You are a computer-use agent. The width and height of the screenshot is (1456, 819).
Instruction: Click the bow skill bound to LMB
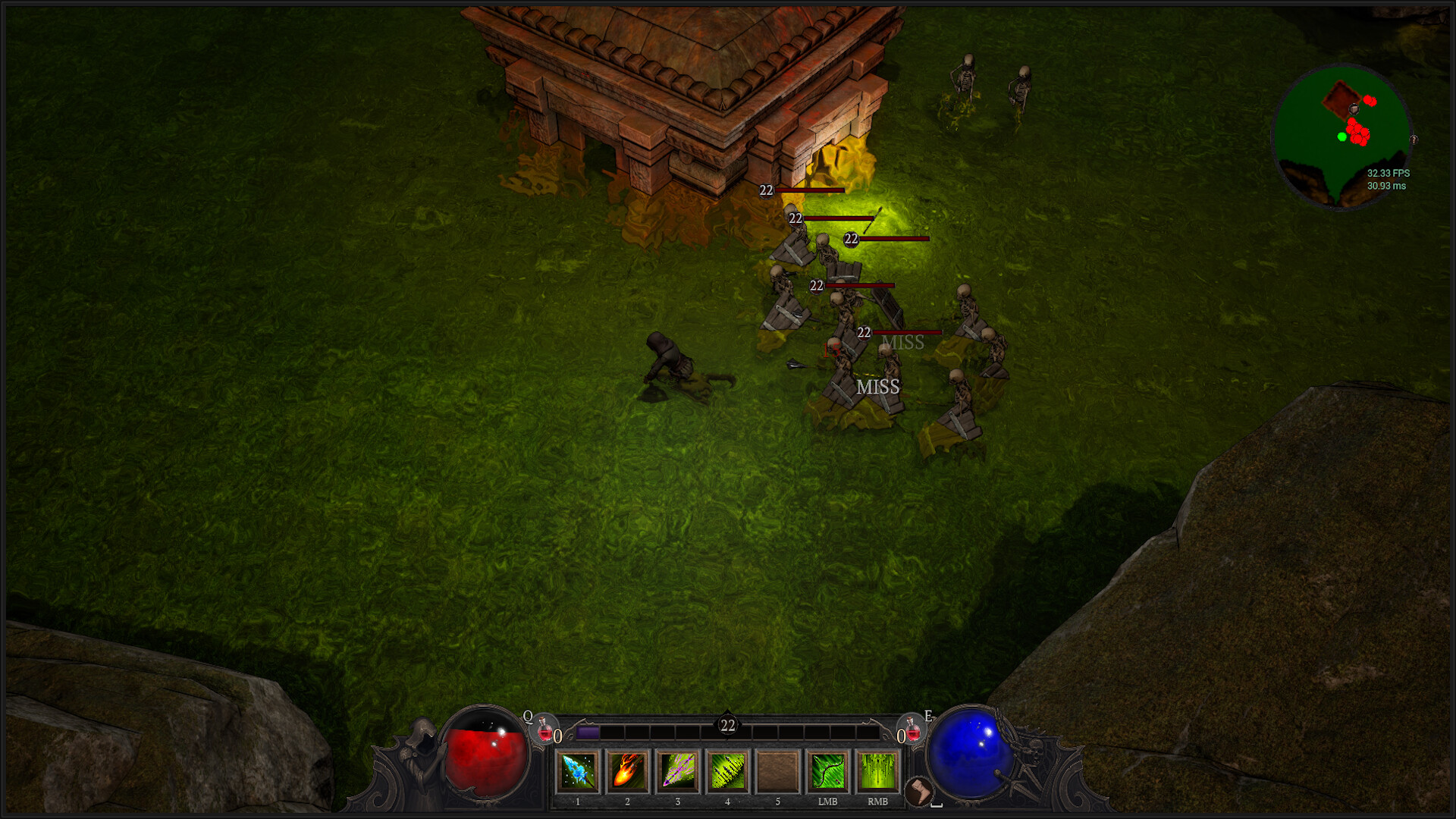[827, 771]
